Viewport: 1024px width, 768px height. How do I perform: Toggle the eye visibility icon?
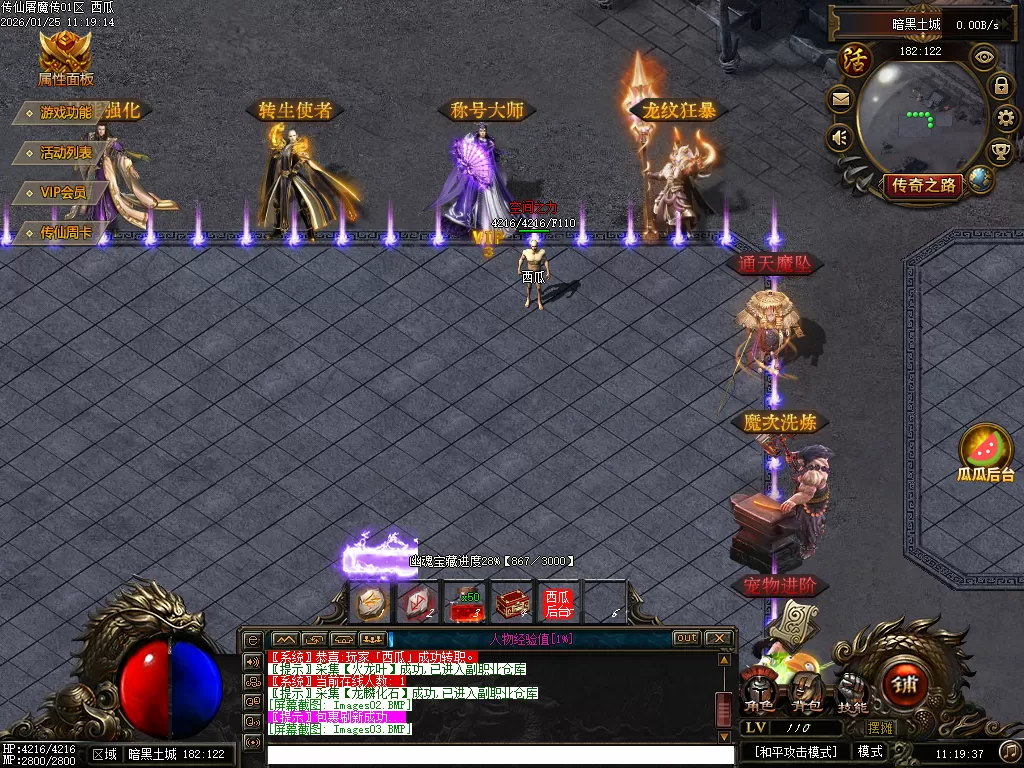tap(985, 57)
